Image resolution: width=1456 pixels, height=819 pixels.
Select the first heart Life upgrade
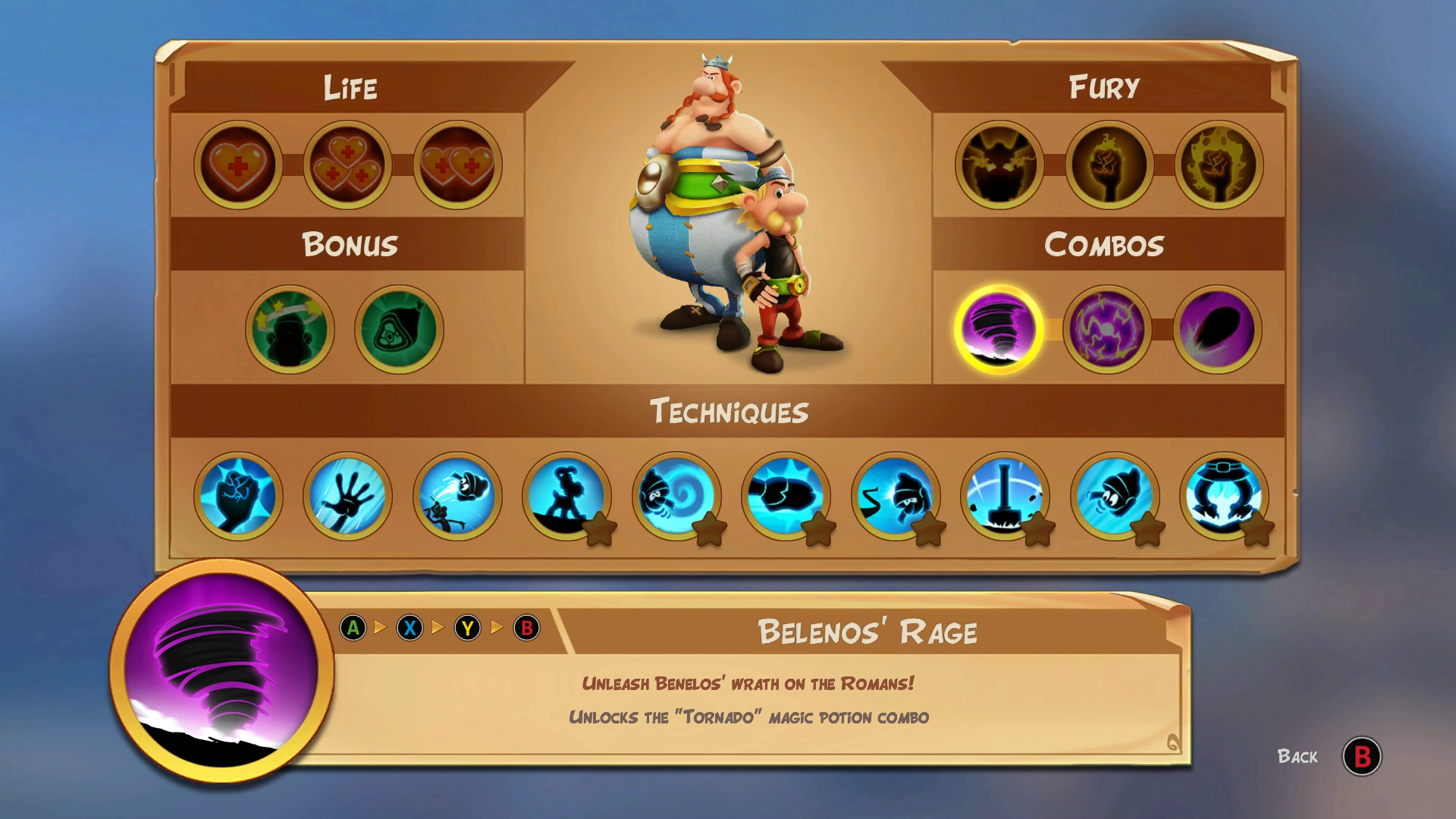pyautogui.click(x=238, y=165)
